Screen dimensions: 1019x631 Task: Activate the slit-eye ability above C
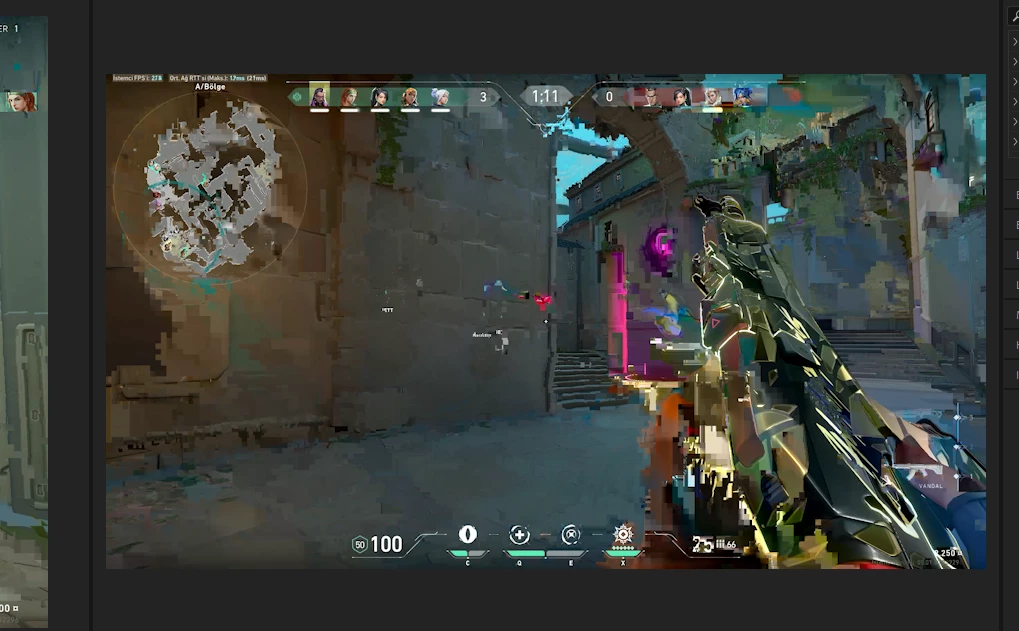coord(467,535)
